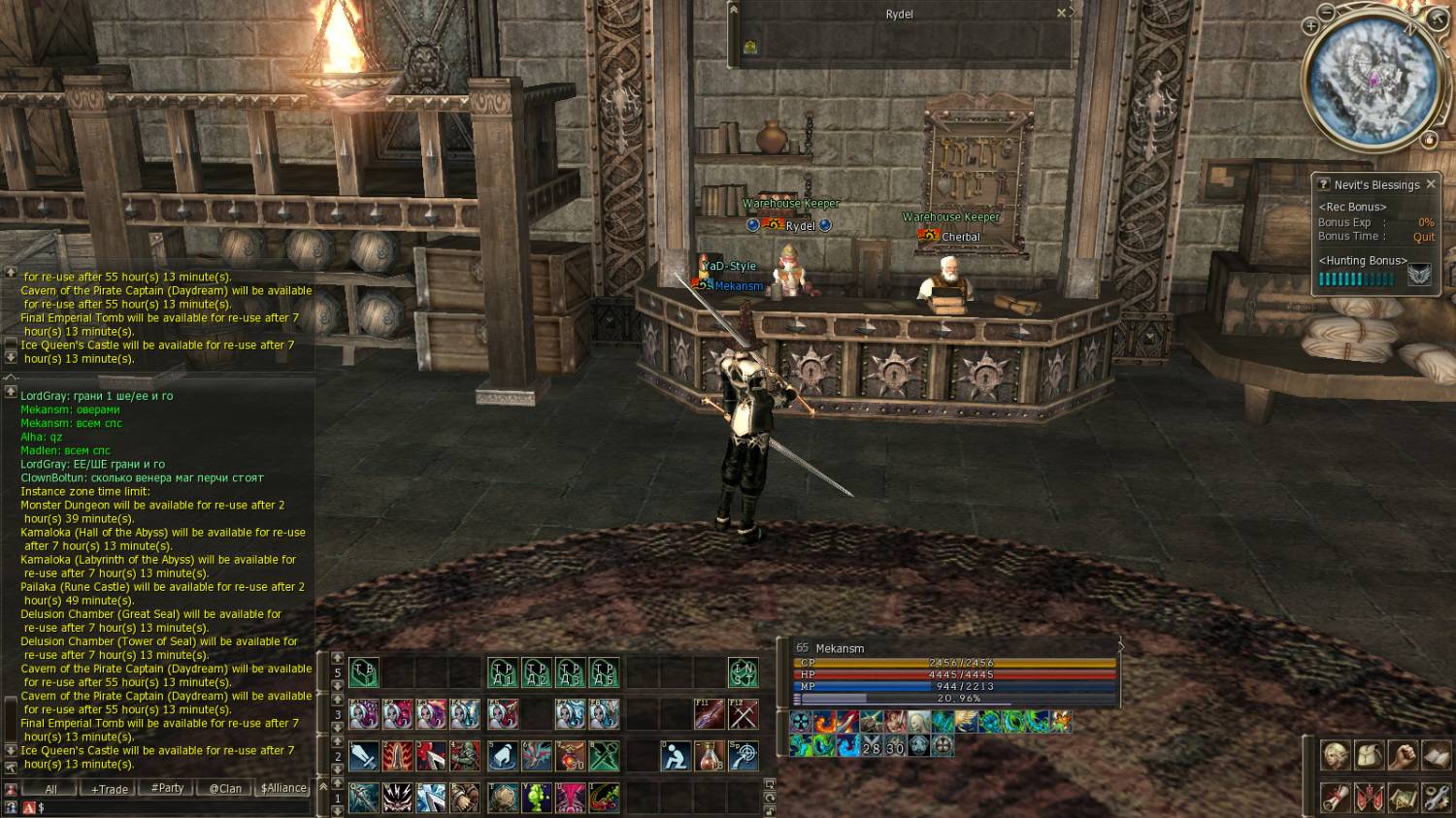This screenshot has width=1456, height=818.
Task: Open the quest scroll icon
Action: click(x=1335, y=798)
